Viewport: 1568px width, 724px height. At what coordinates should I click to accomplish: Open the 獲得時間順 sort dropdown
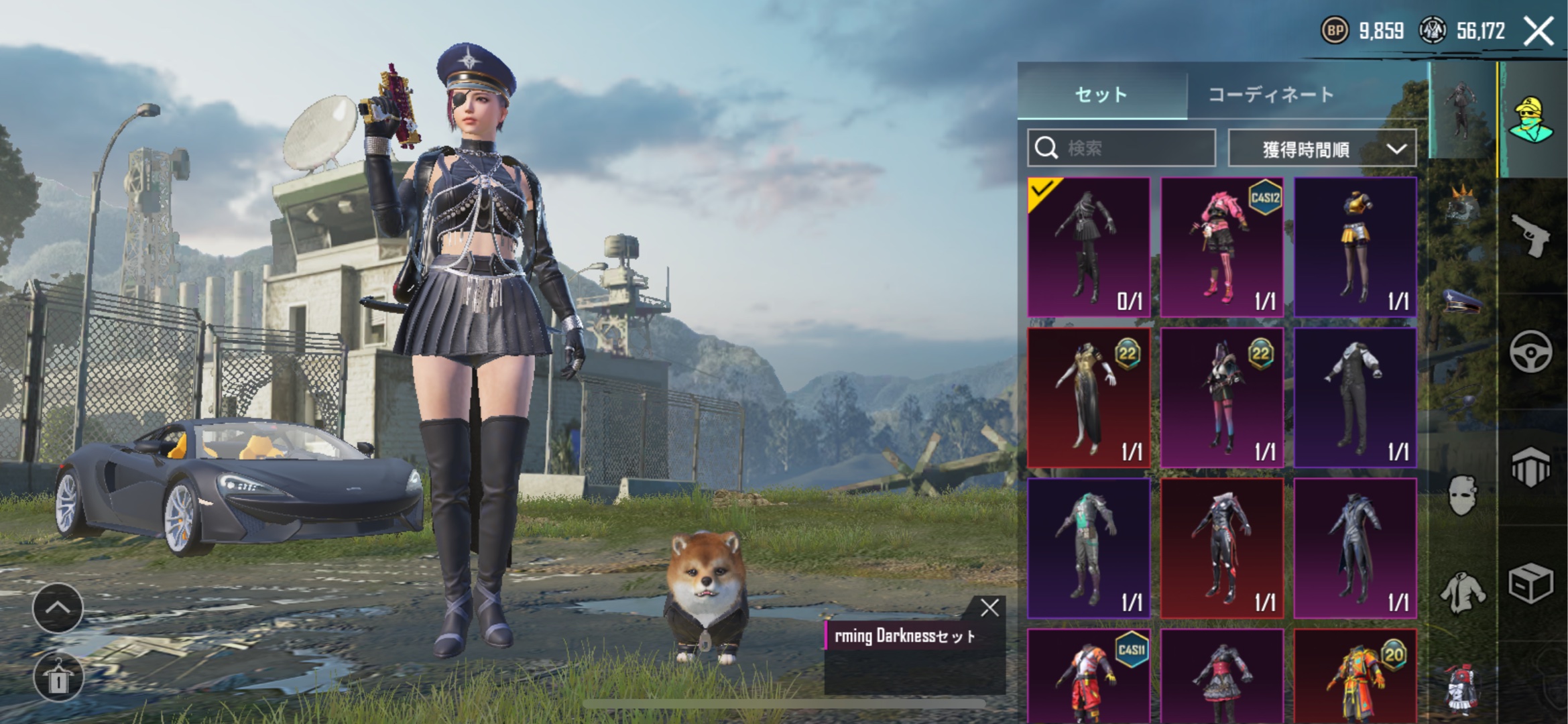pyautogui.click(x=1322, y=148)
